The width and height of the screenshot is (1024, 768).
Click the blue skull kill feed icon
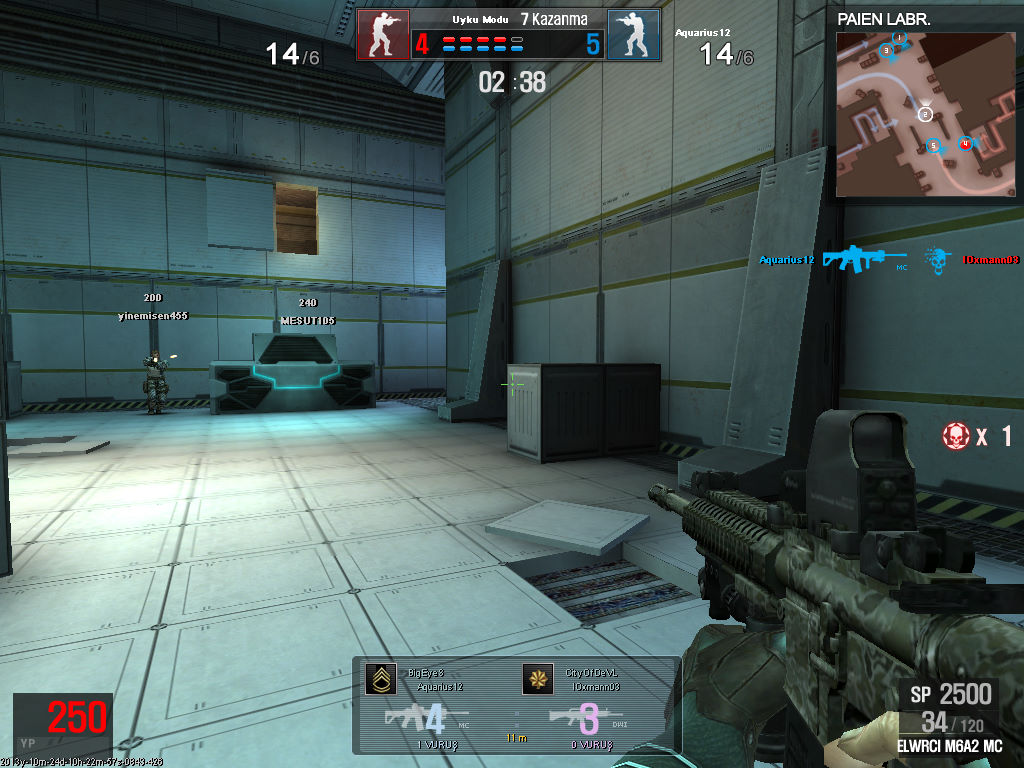[x=936, y=260]
